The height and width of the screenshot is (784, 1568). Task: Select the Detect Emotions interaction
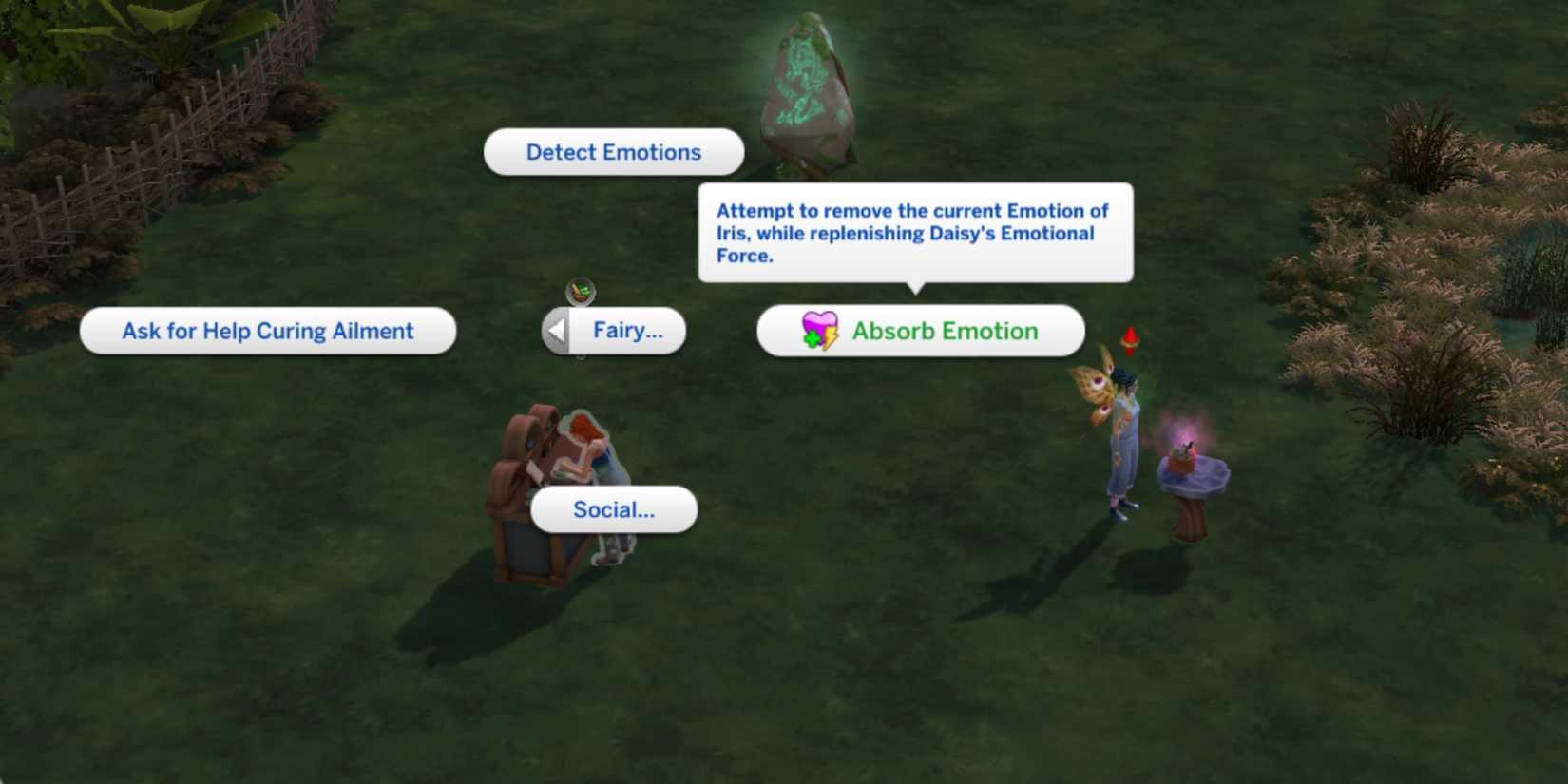pos(613,152)
